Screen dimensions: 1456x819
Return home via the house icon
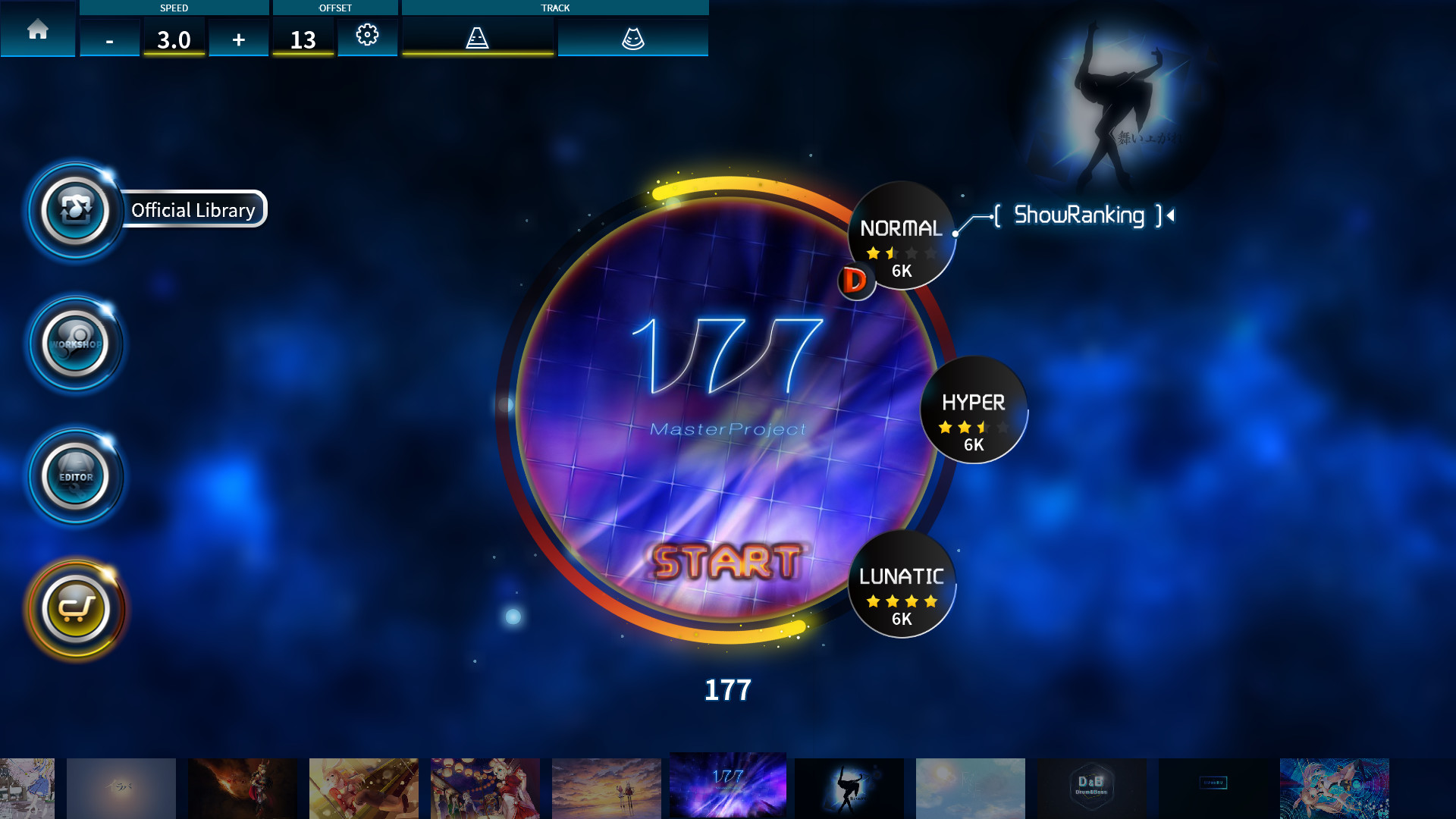(x=37, y=31)
